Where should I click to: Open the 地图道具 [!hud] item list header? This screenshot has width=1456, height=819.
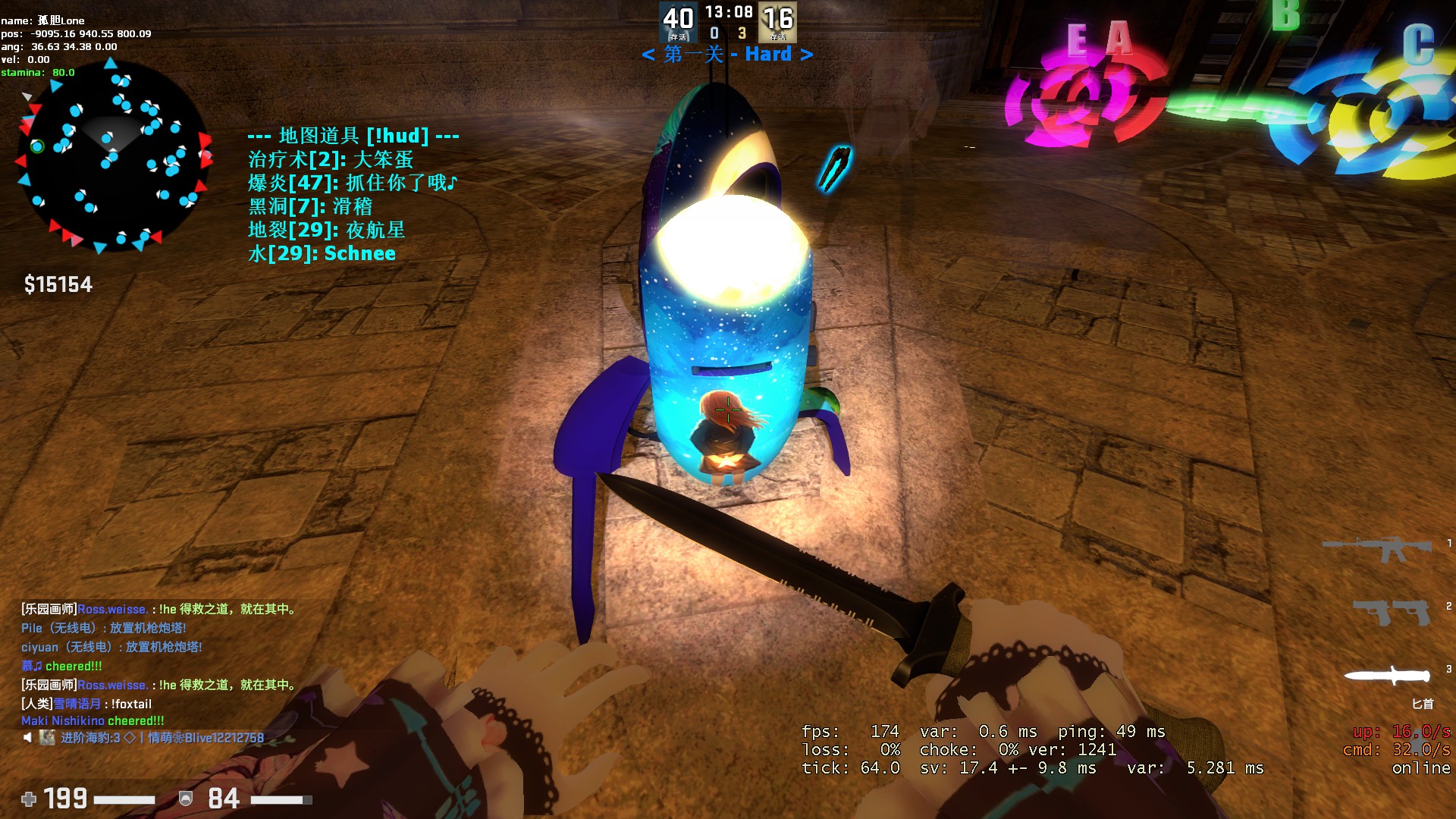pos(353,136)
